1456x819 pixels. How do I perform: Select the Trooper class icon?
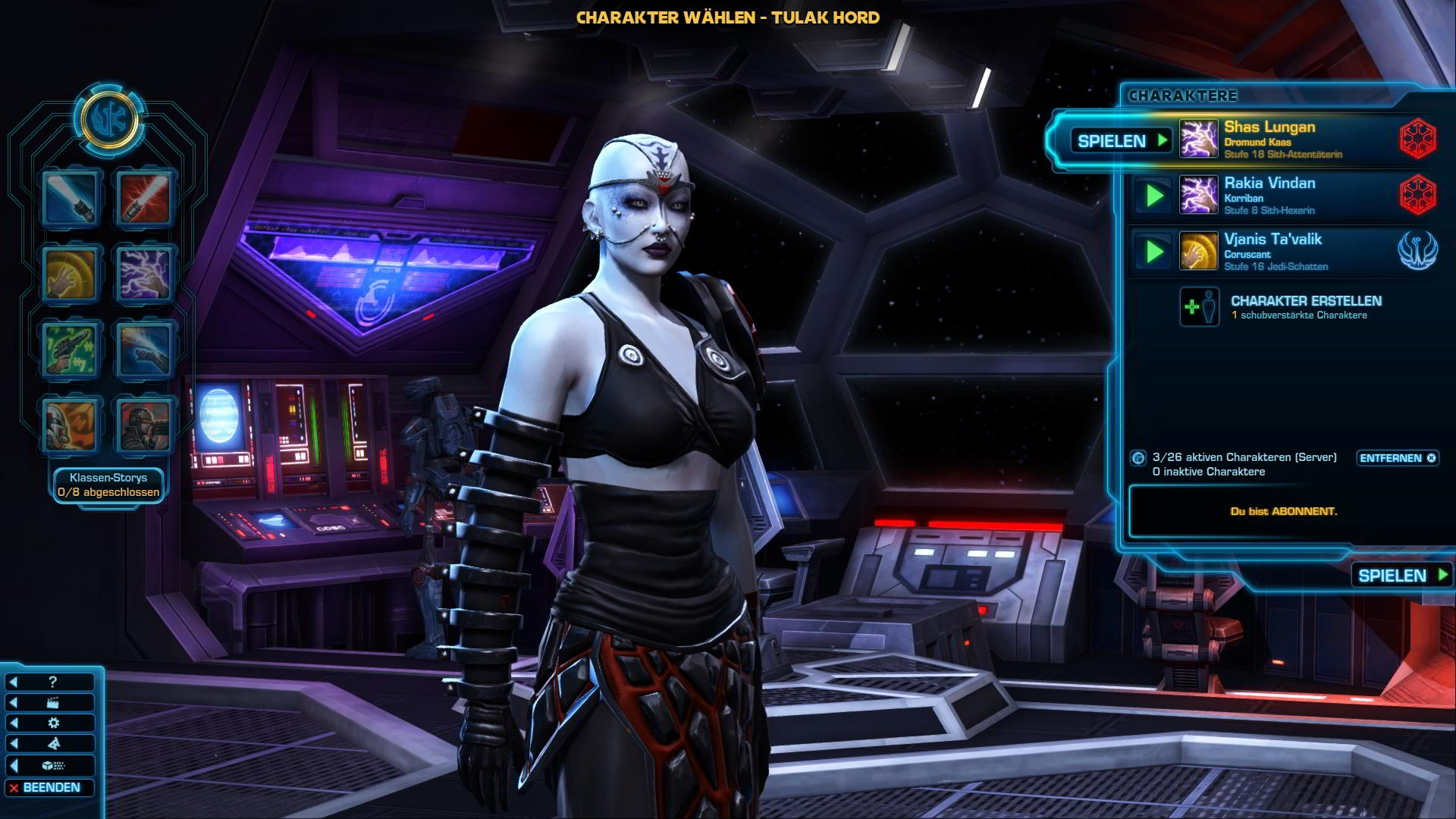click(x=144, y=425)
